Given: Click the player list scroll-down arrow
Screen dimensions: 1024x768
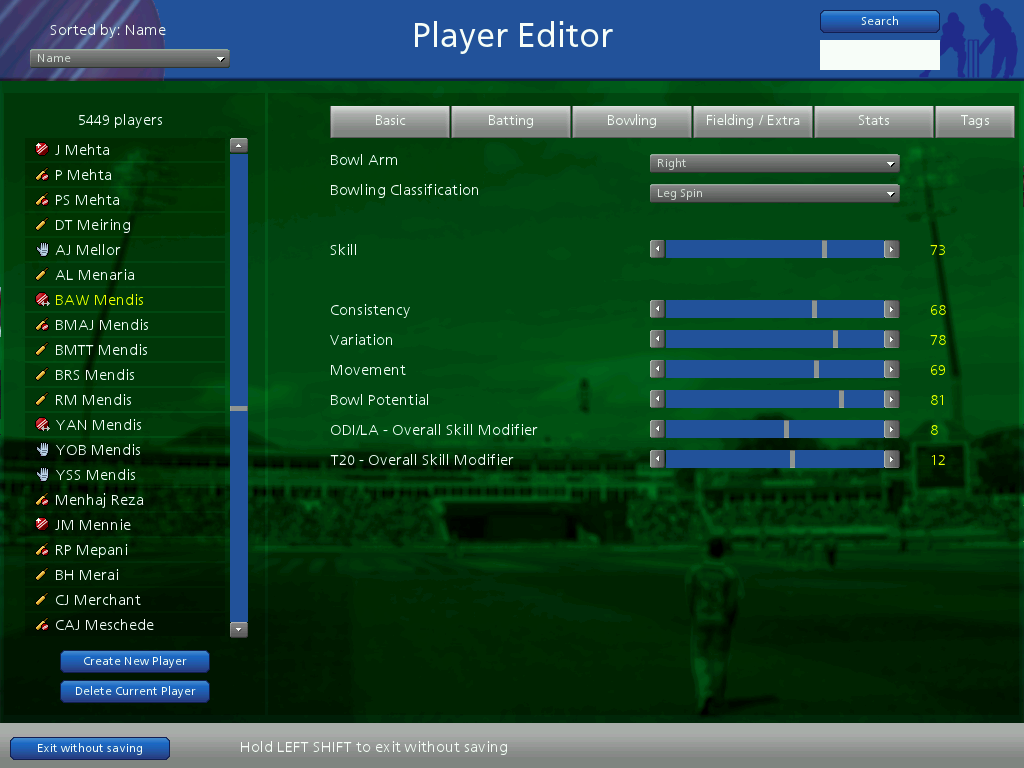Looking at the screenshot, I should [238, 630].
